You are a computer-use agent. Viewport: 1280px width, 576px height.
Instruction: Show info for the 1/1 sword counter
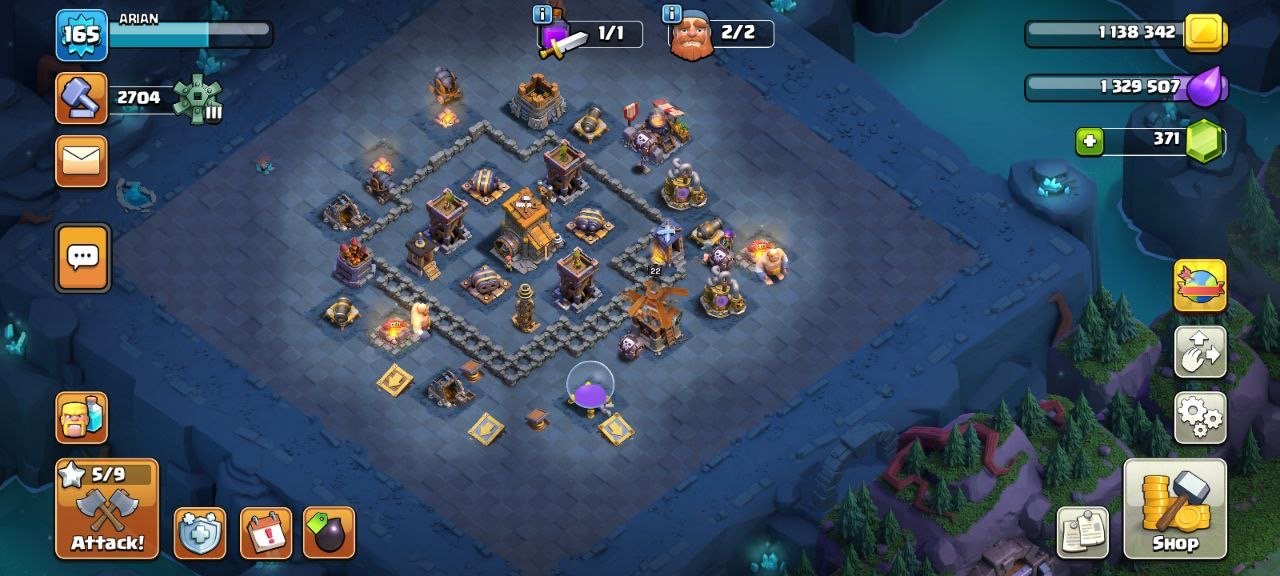point(543,14)
